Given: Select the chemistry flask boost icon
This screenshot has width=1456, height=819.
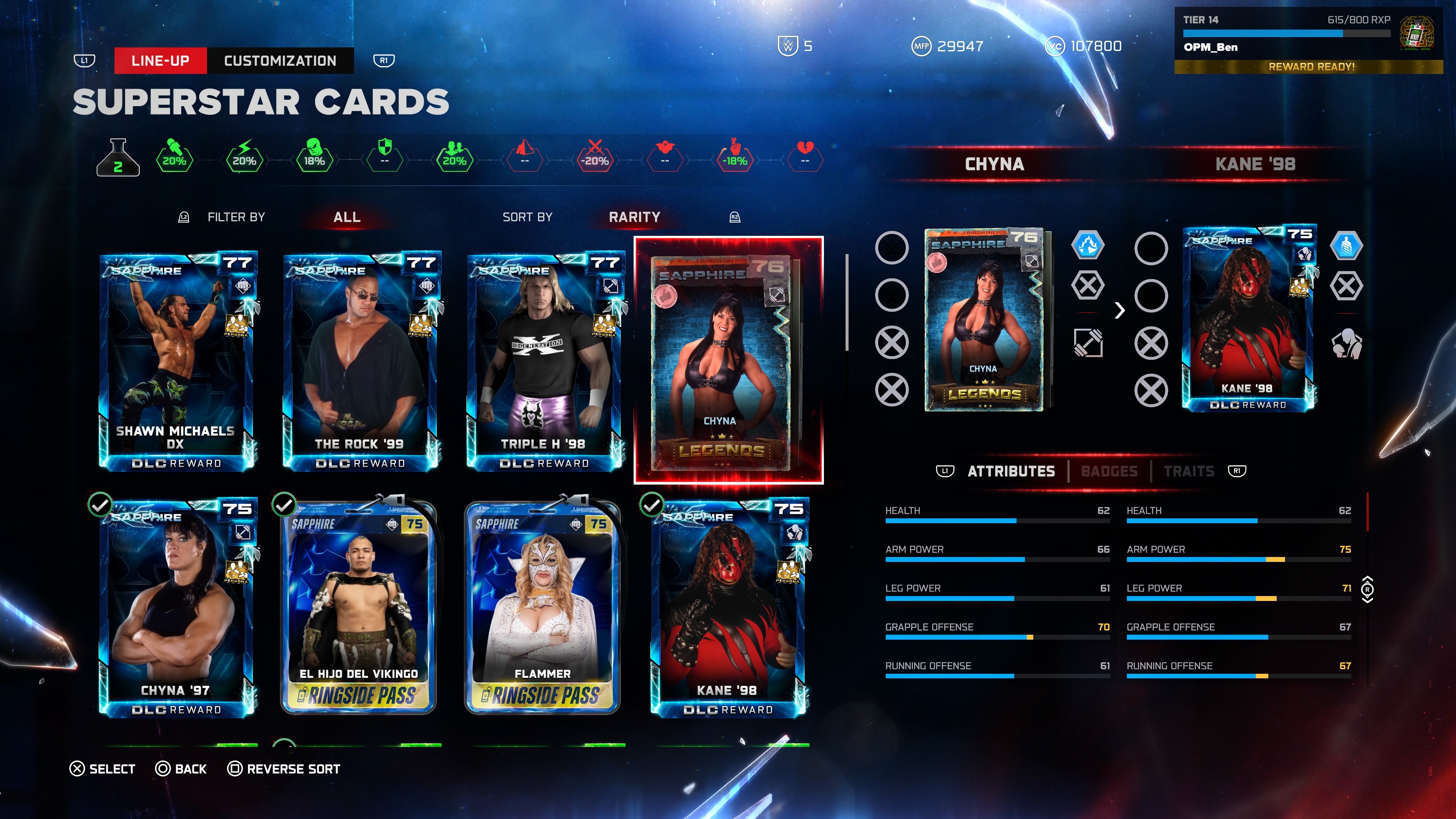Looking at the screenshot, I should tap(118, 158).
